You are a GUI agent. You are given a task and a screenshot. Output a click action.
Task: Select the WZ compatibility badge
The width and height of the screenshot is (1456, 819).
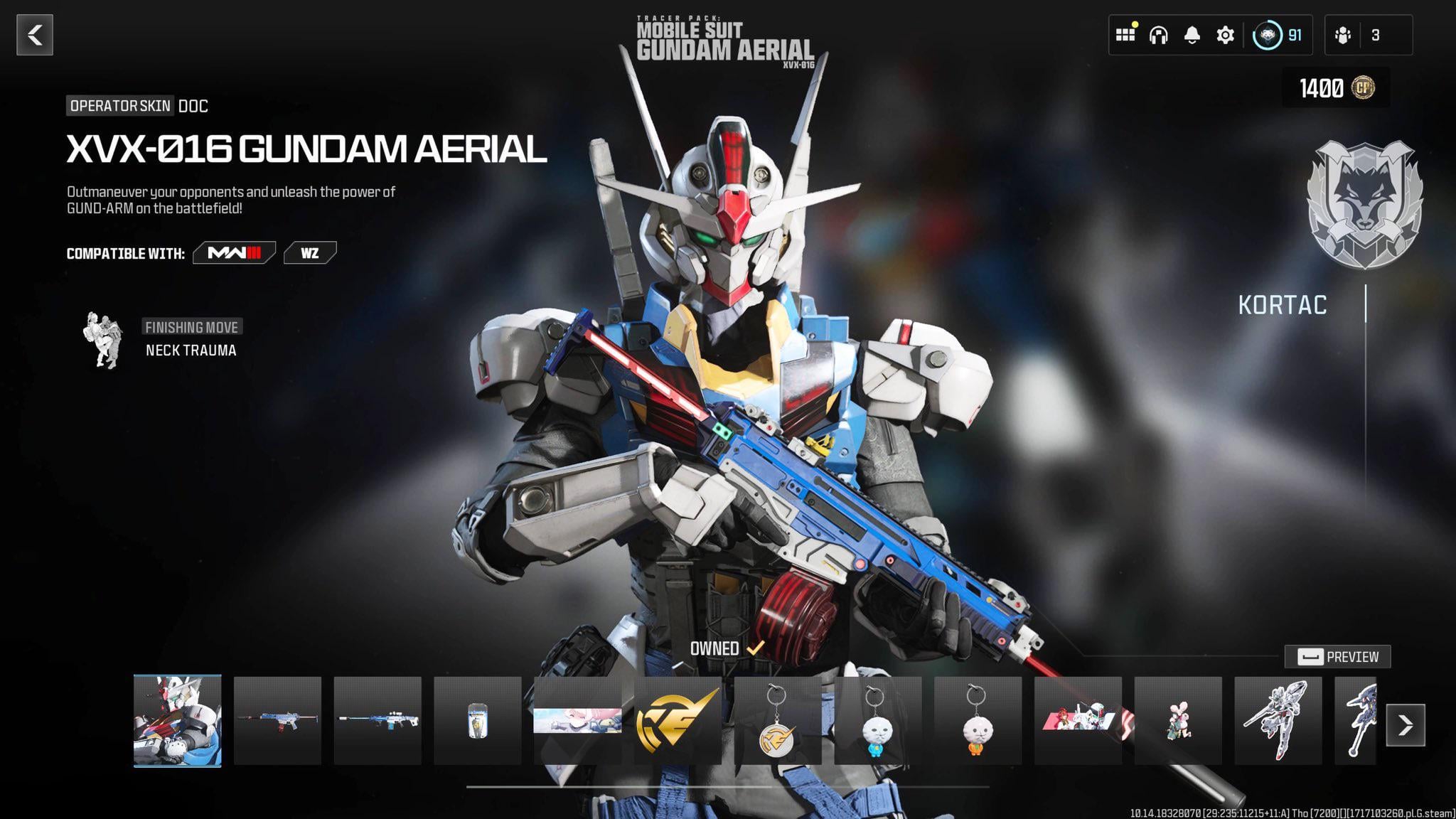point(311,253)
